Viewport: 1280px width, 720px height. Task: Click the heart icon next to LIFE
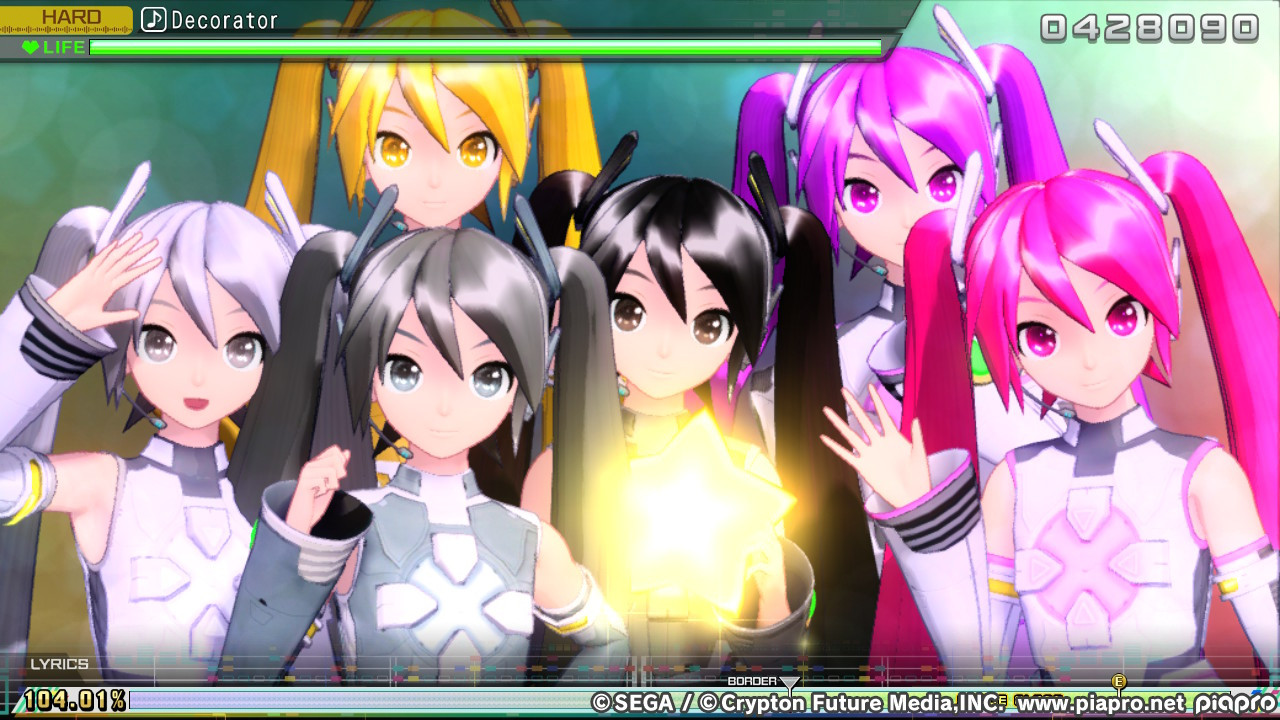pyautogui.click(x=30, y=46)
